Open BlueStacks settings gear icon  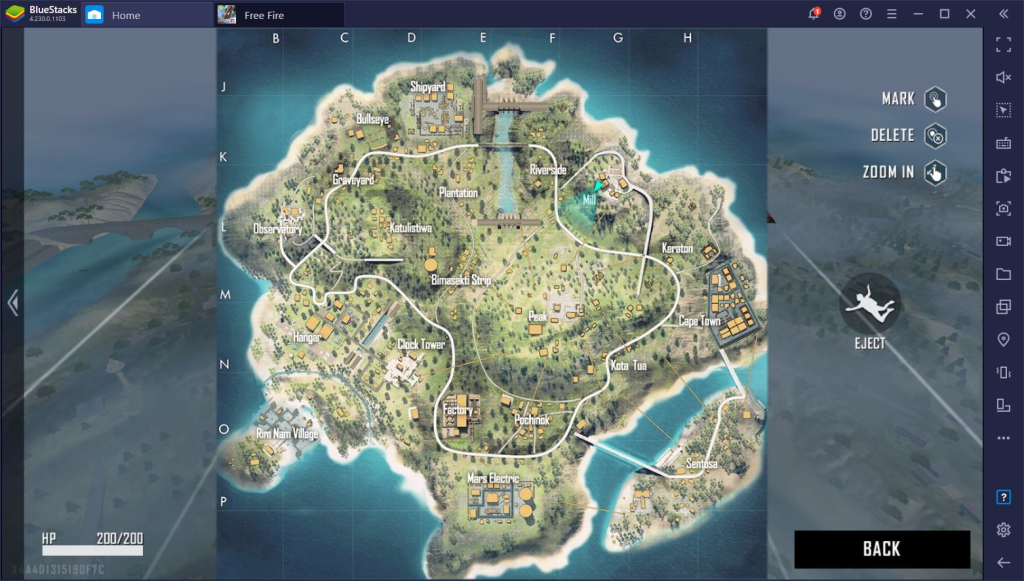pyautogui.click(x=1003, y=529)
